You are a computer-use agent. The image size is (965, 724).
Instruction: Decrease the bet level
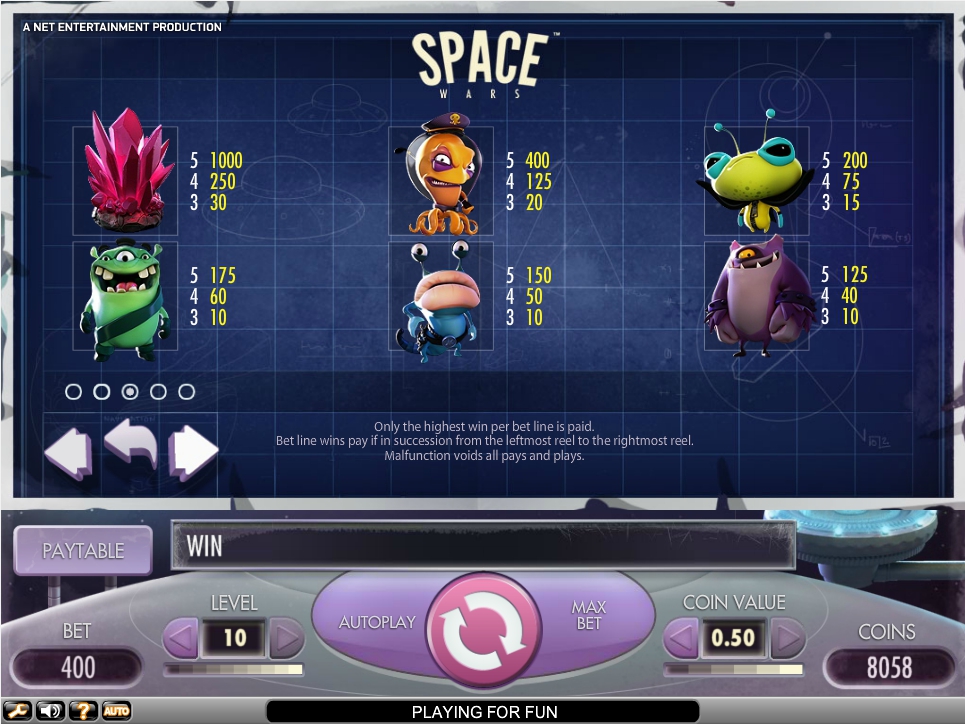click(x=181, y=637)
